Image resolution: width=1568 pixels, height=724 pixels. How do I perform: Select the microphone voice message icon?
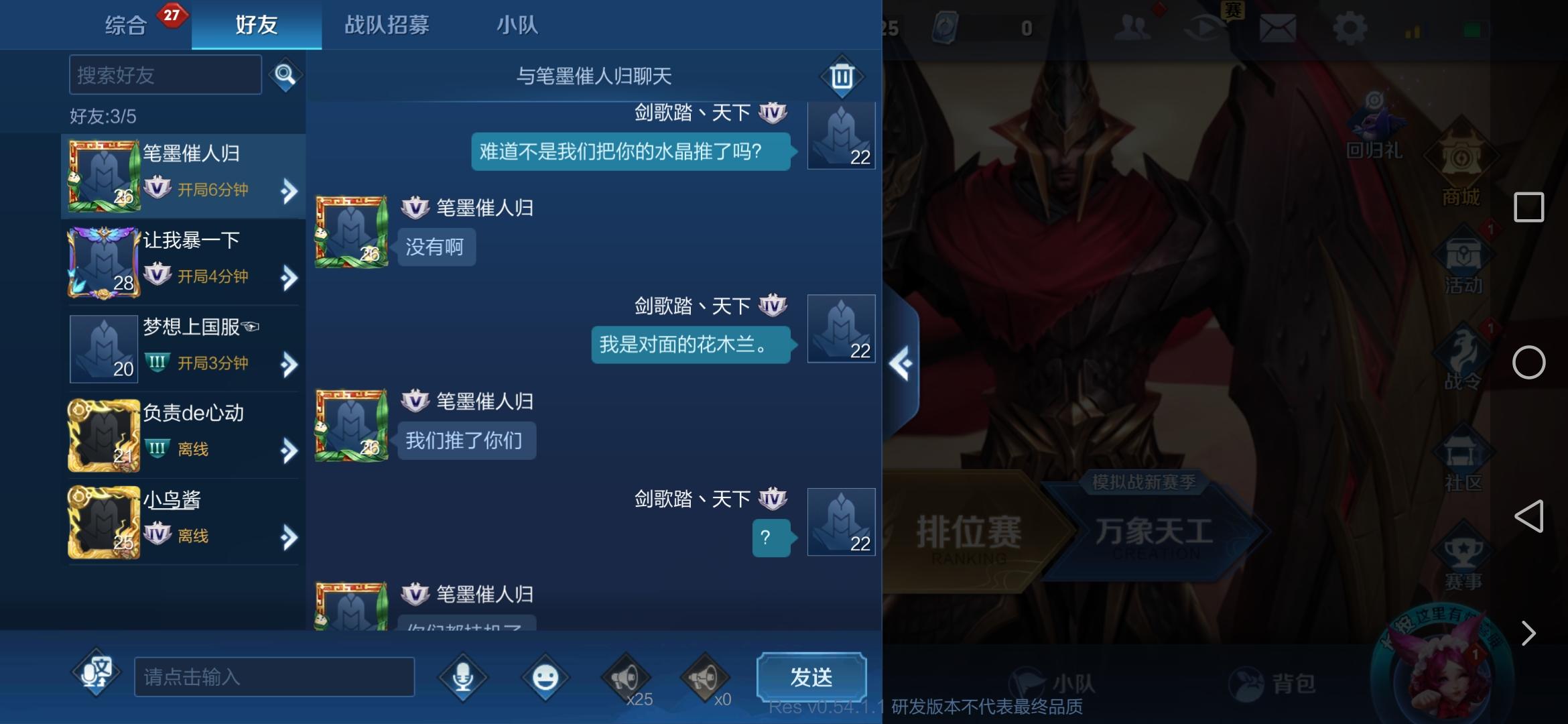tap(462, 677)
